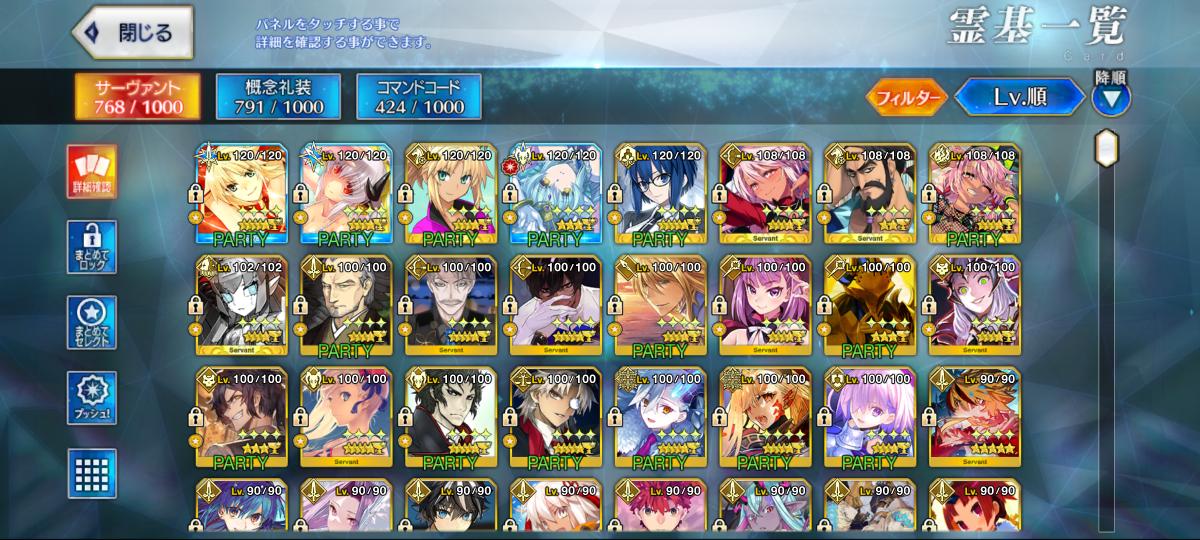This screenshot has width=1200, height=540.
Task: Open the フィルター options
Action: (906, 97)
